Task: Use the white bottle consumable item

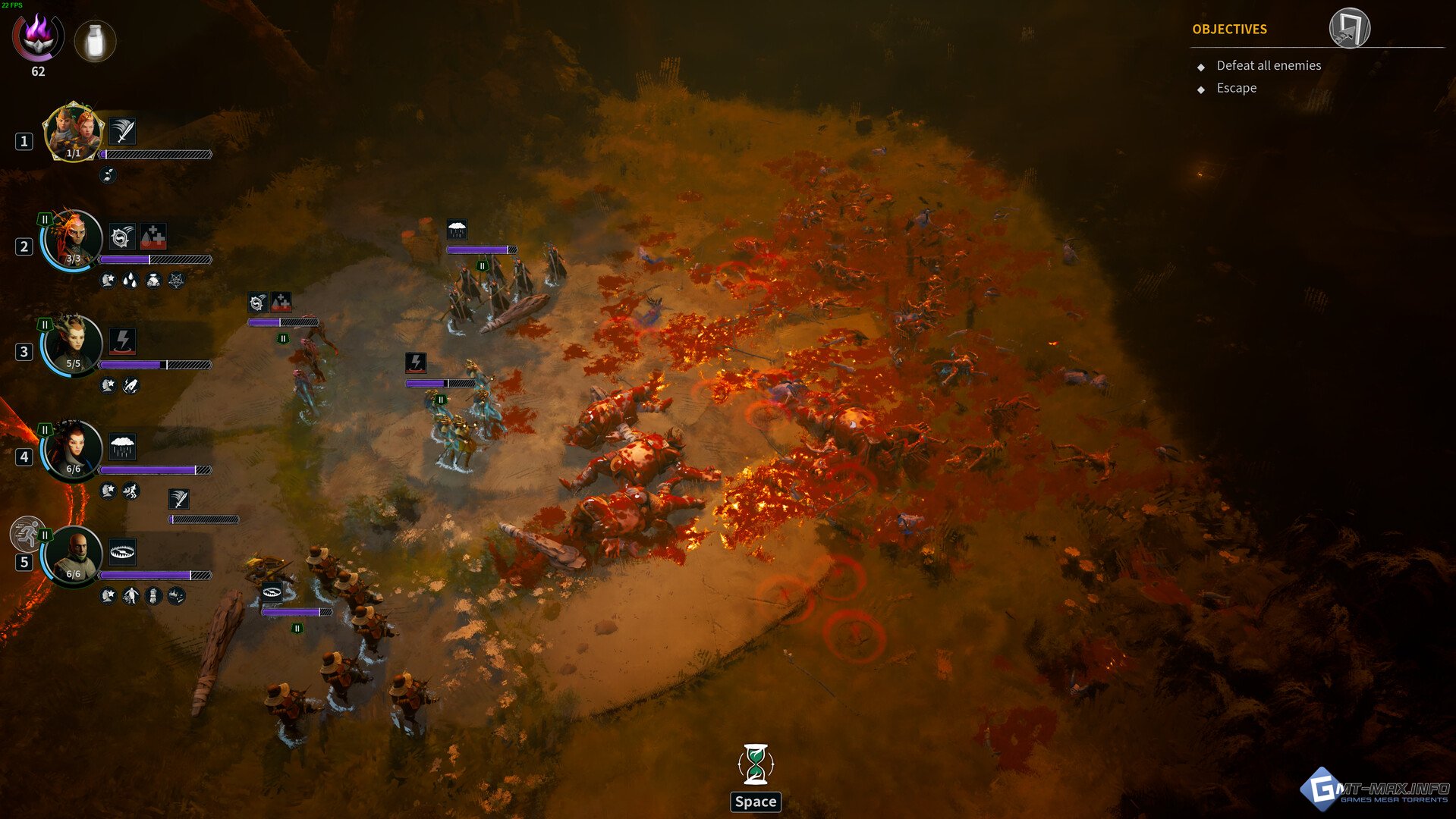Action: click(x=95, y=41)
